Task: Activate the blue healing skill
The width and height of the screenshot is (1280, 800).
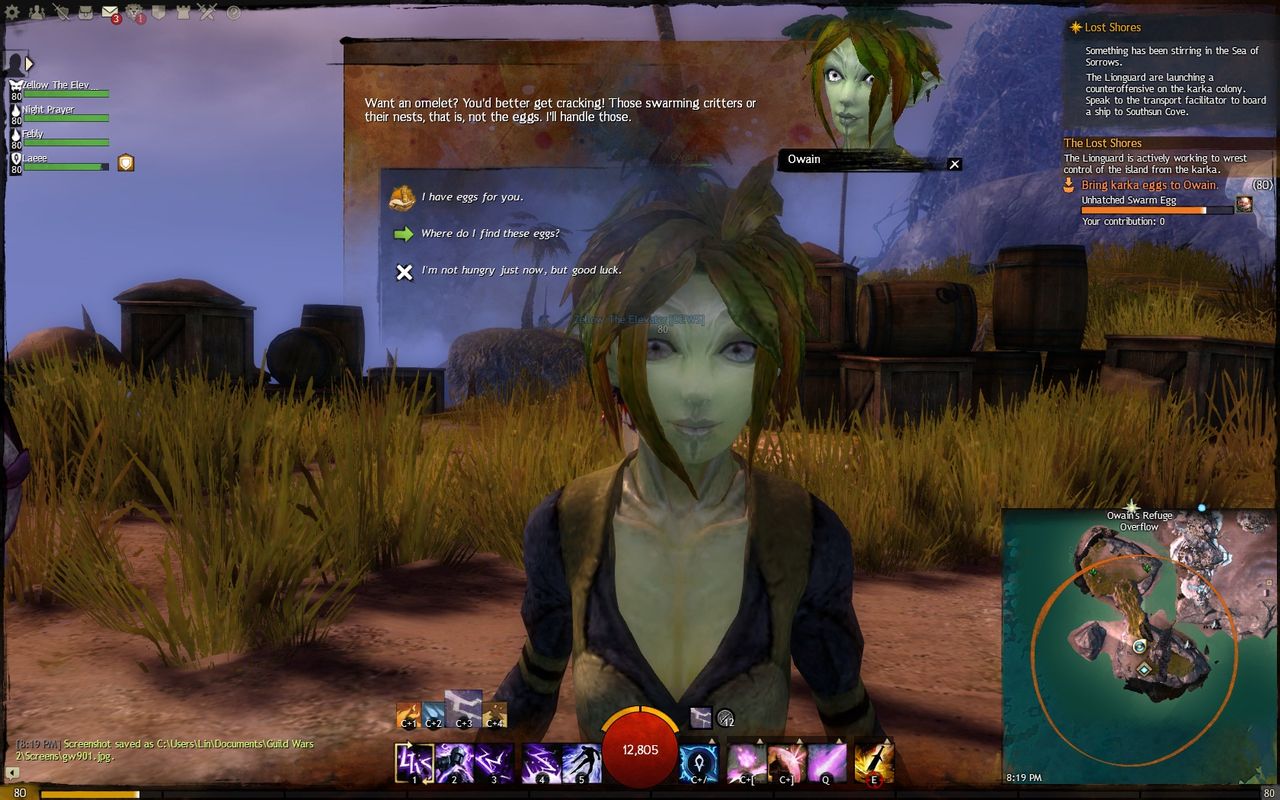Action: [x=698, y=763]
